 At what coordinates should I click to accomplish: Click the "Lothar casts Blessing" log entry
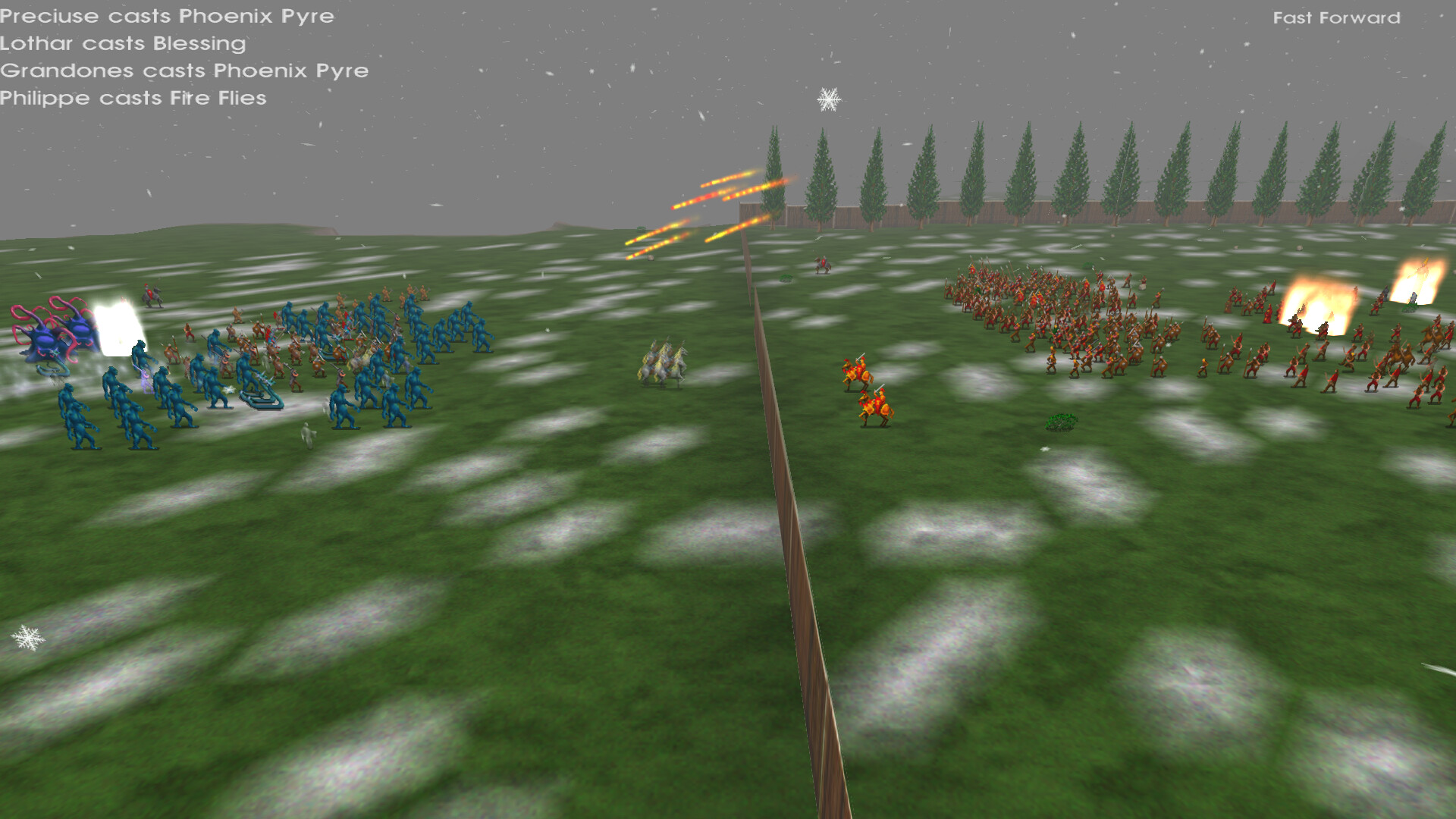[122, 44]
